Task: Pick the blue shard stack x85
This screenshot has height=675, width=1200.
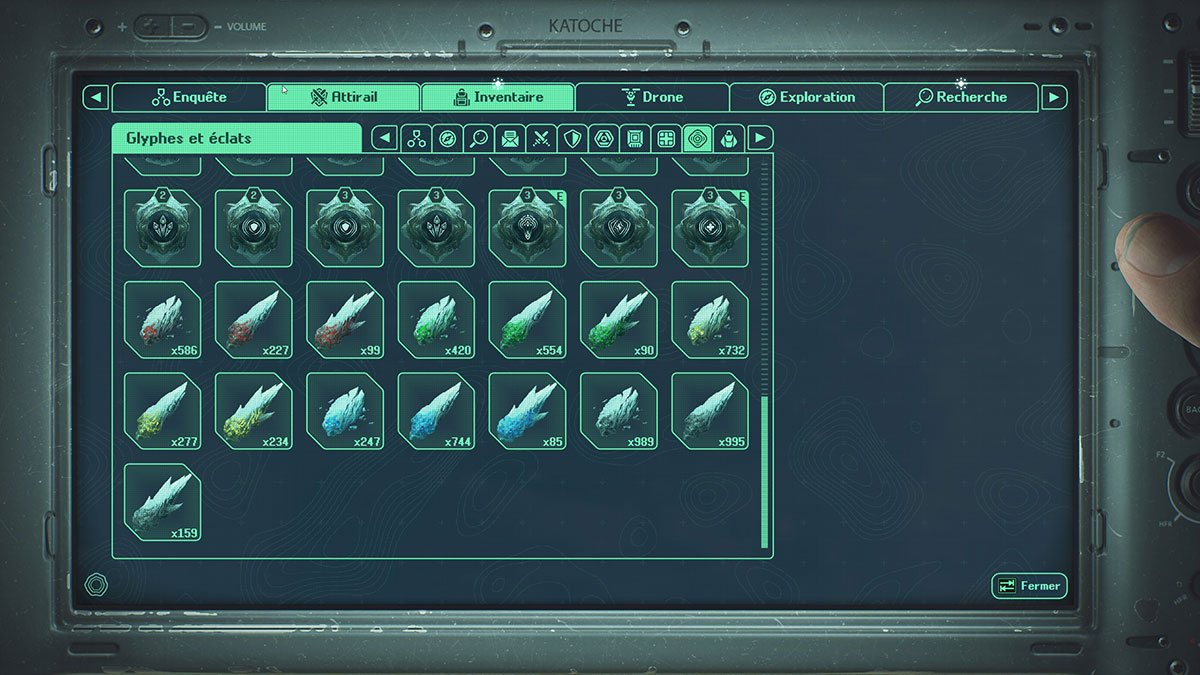Action: (x=527, y=411)
